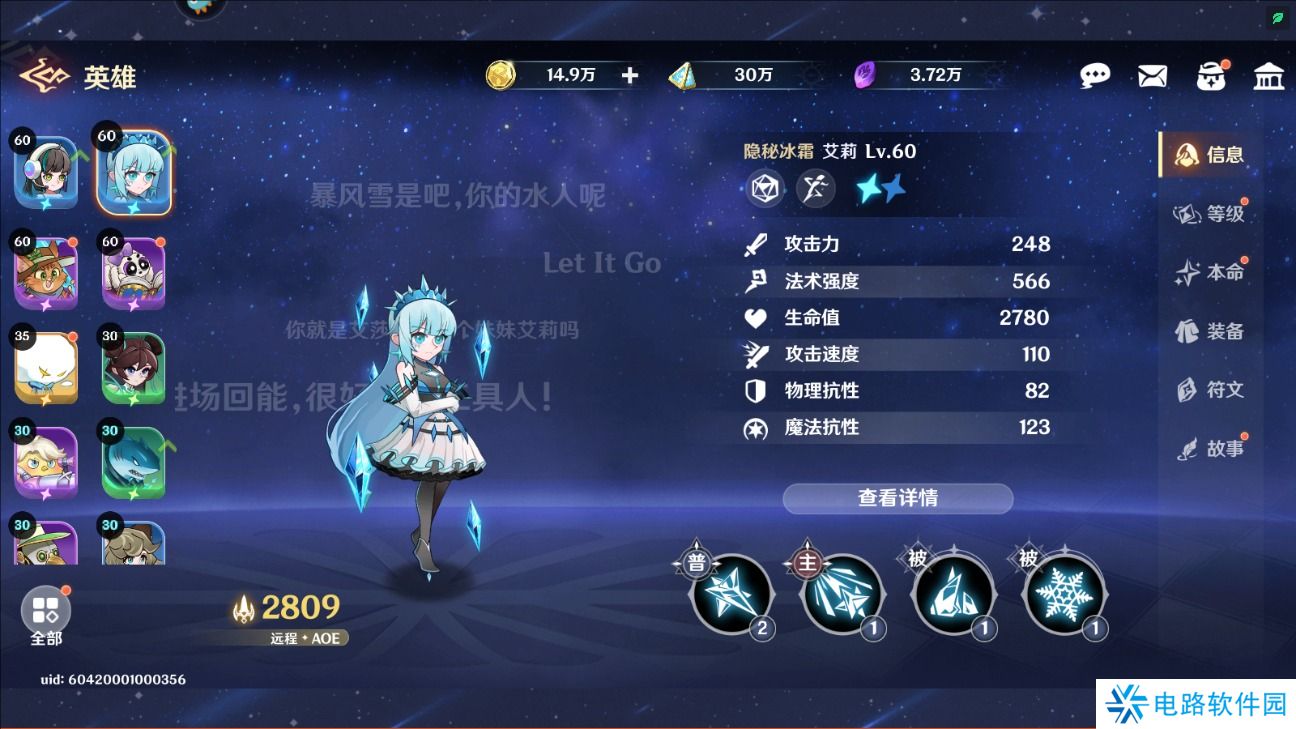Image resolution: width=1296 pixels, height=729 pixels.
Task: Click the frost element icon beside hero name
Action: point(764,188)
